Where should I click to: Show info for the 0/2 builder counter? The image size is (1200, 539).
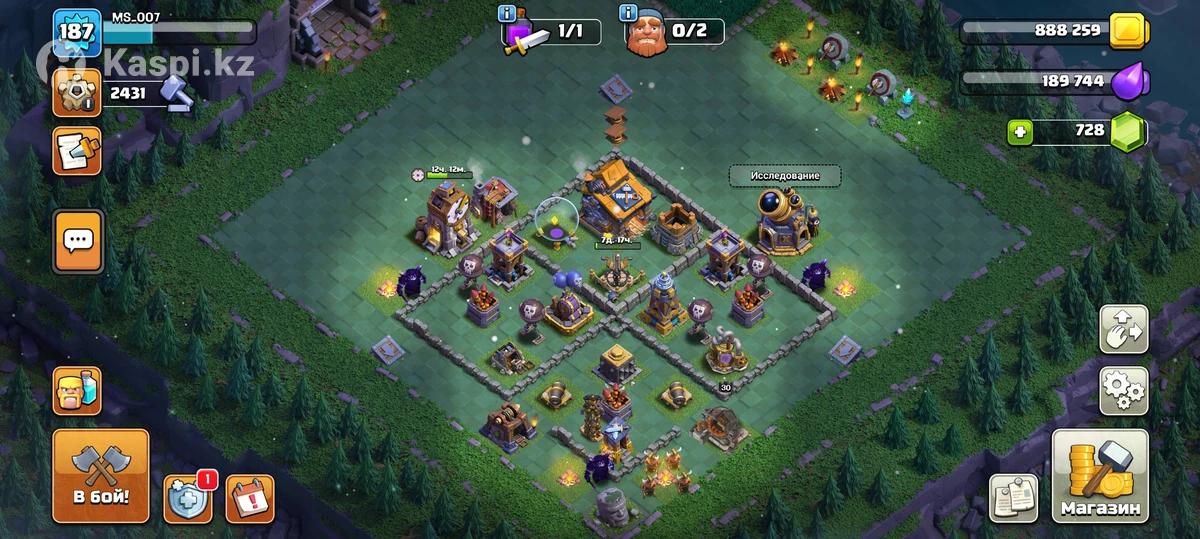click(629, 14)
